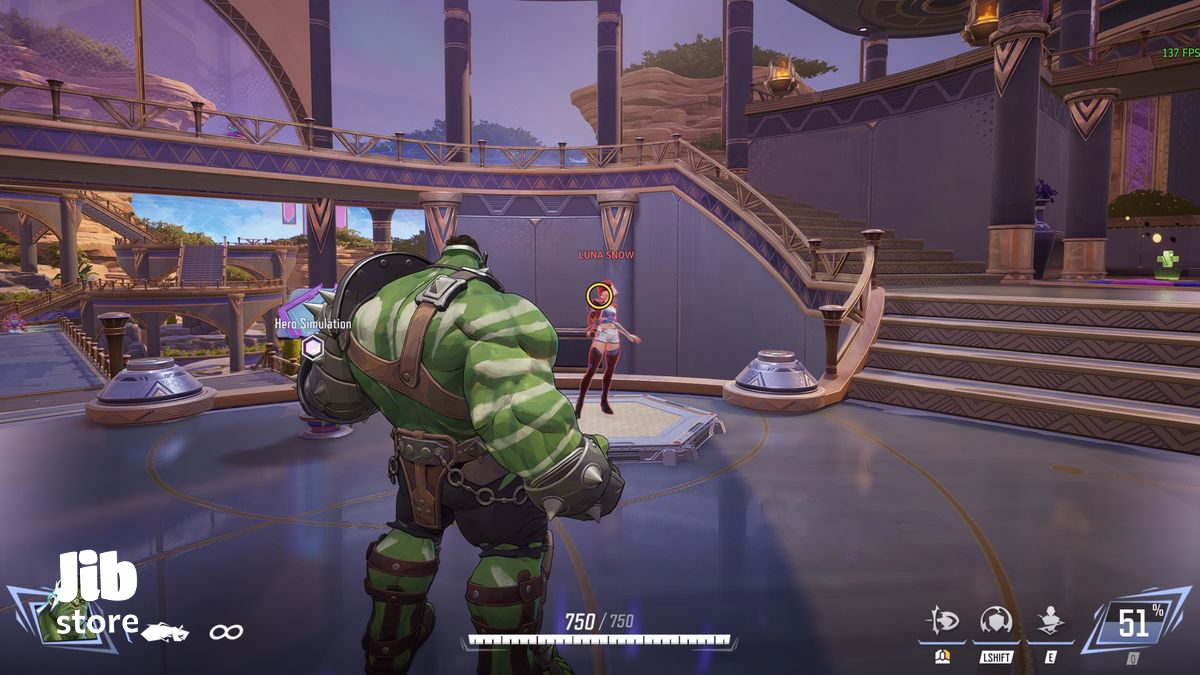Activate the charging dash ability icon

pyautogui.click(x=943, y=621)
